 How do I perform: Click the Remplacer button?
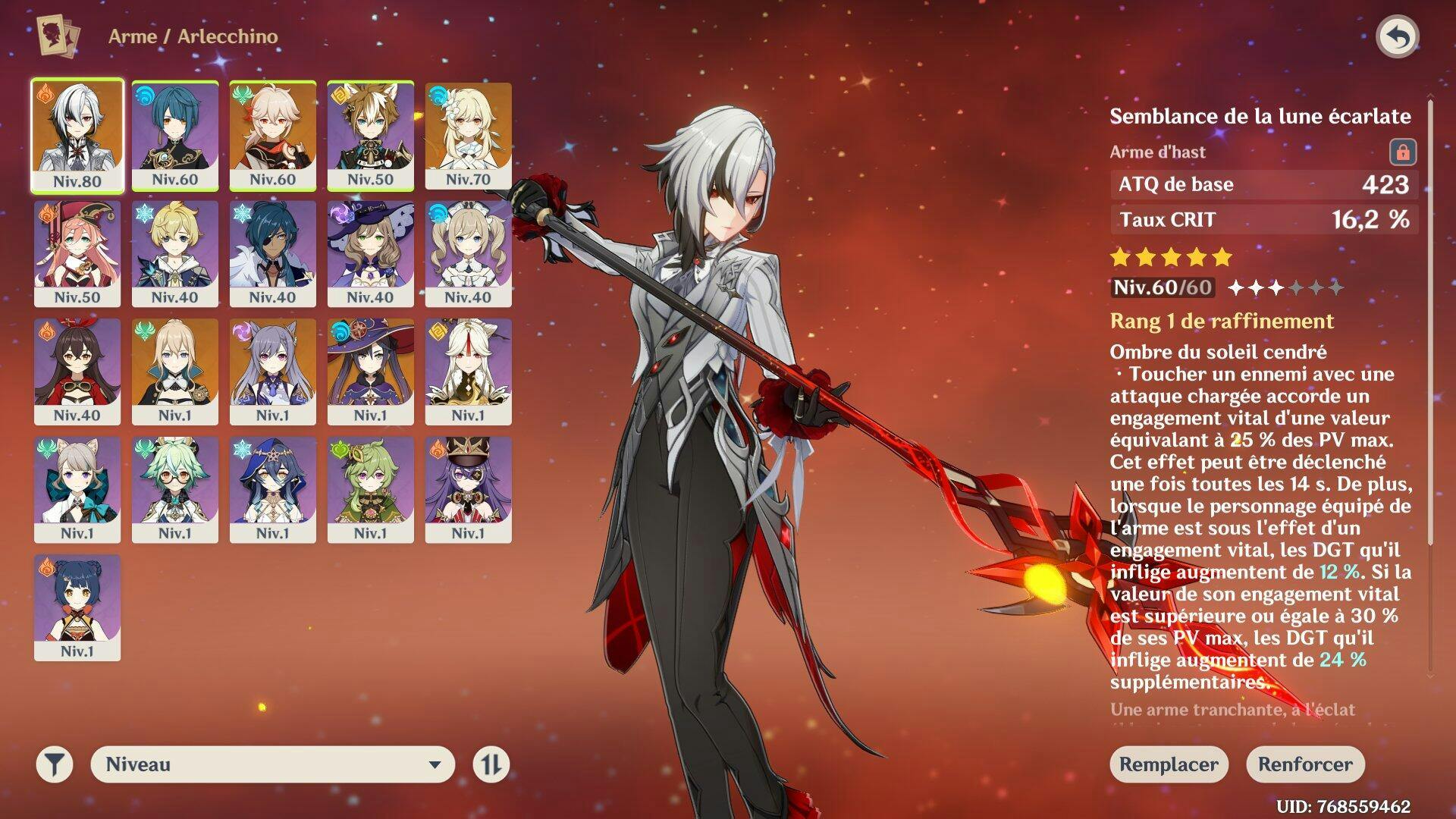pyautogui.click(x=1169, y=764)
